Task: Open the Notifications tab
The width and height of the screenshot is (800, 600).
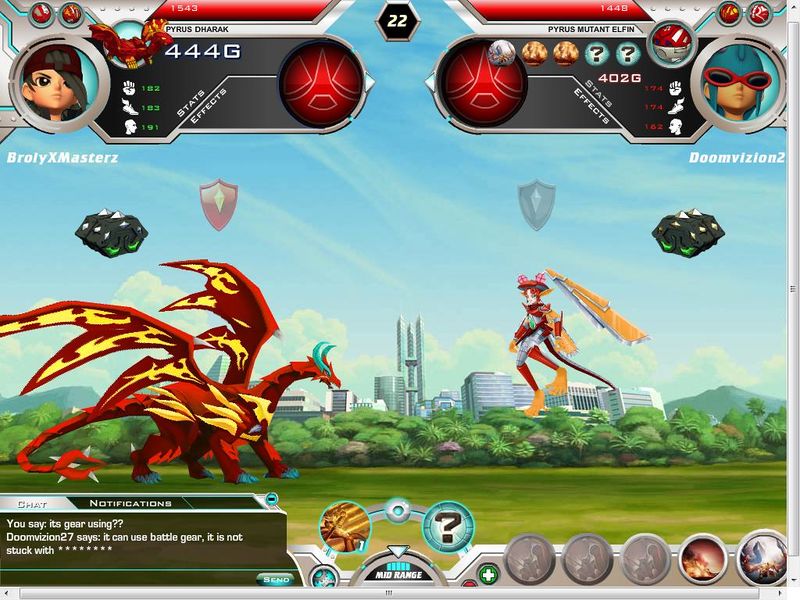Action: point(130,503)
